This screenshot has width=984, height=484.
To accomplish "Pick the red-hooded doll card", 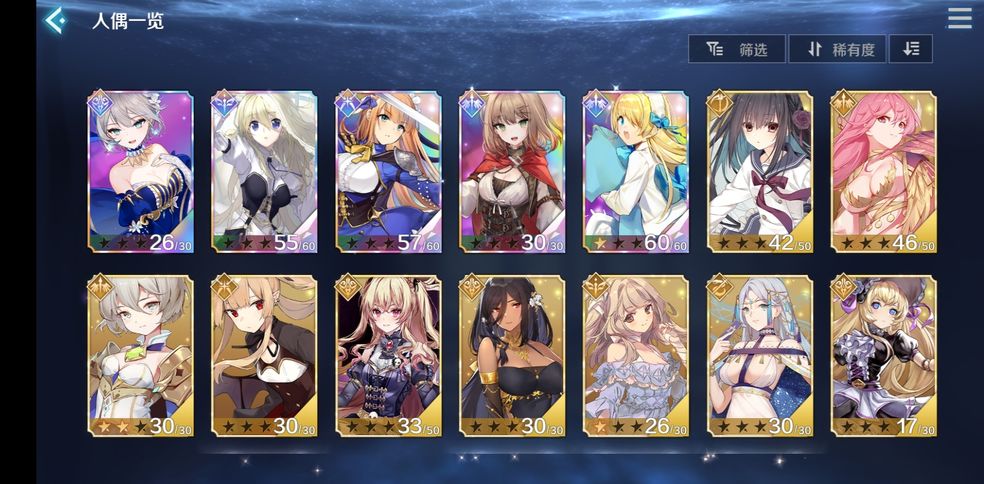I will coord(512,171).
